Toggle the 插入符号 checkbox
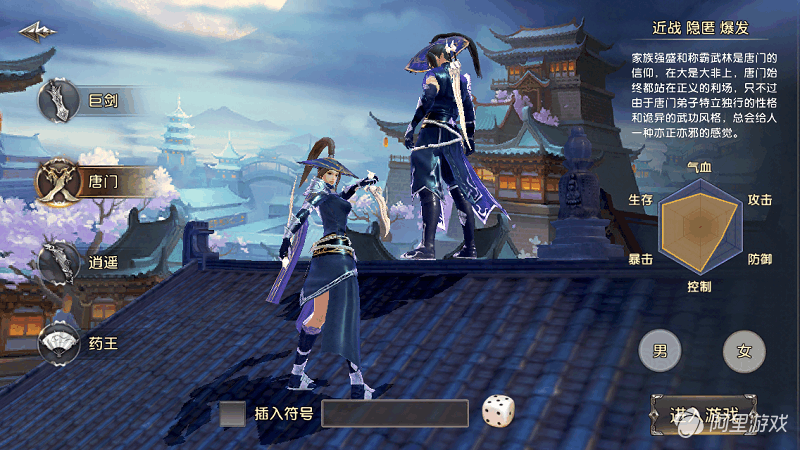The image size is (800, 450). [x=232, y=413]
